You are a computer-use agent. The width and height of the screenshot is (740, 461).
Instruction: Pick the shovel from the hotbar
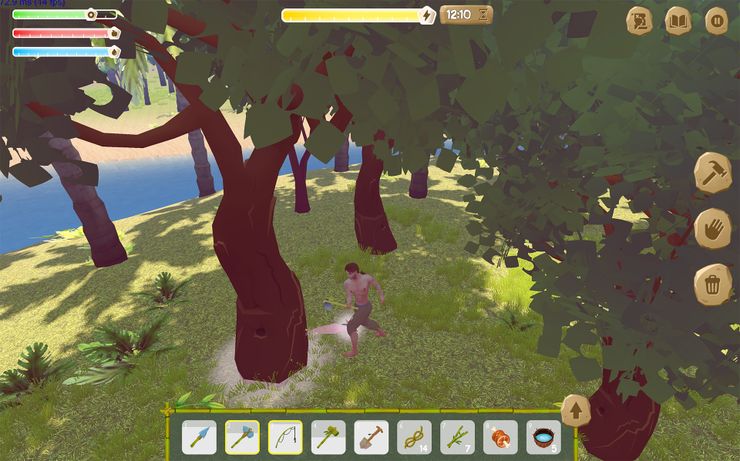[x=371, y=437]
